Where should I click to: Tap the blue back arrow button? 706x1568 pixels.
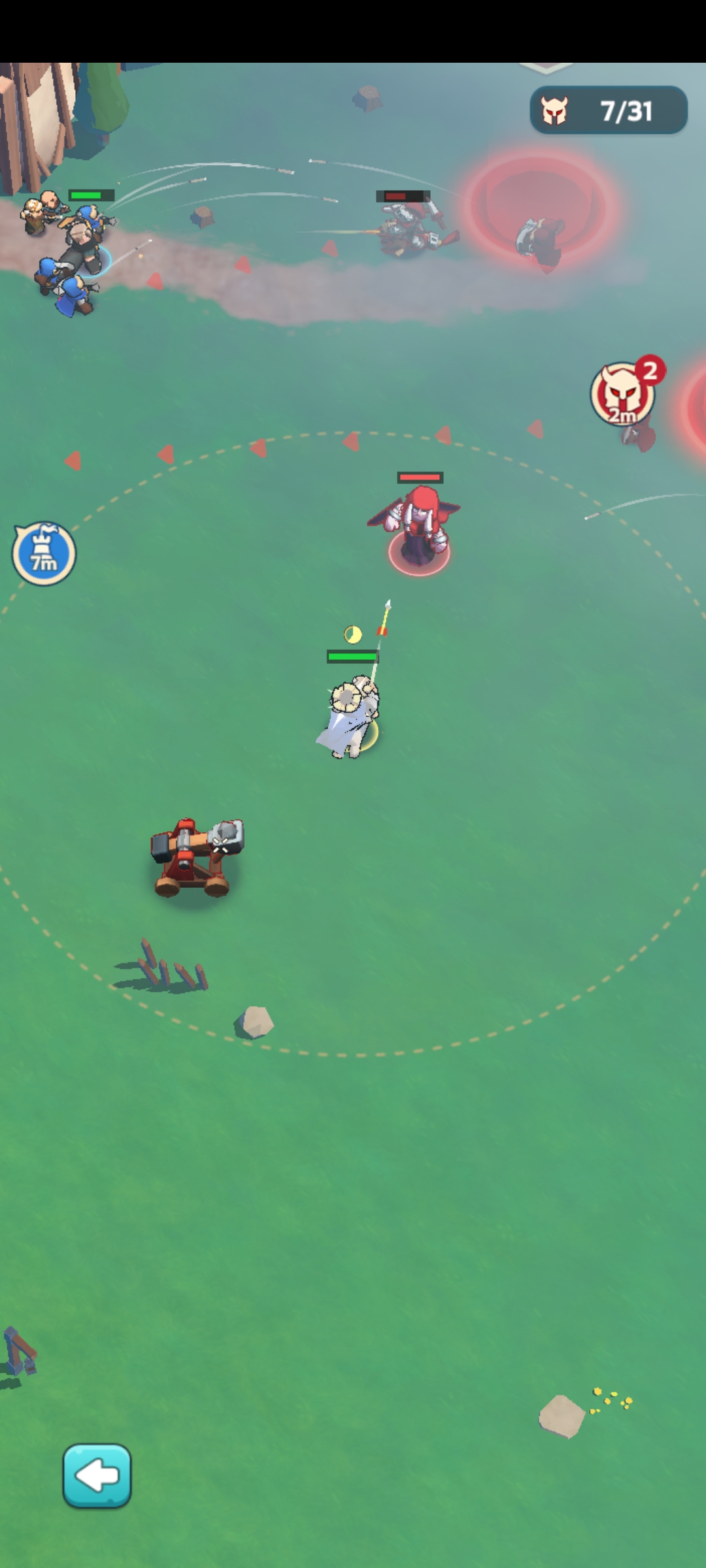97,1475
